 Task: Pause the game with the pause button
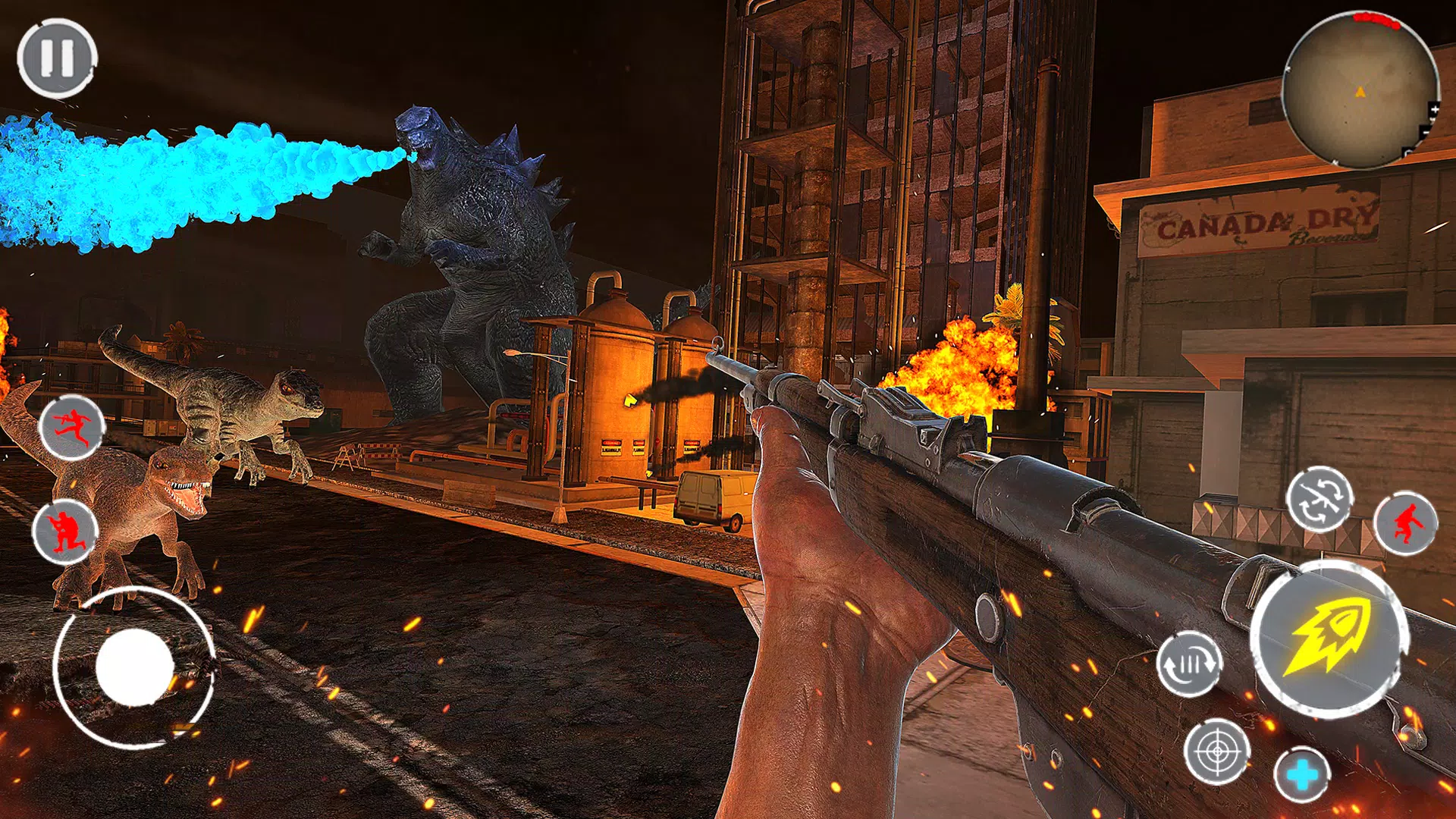tap(57, 58)
